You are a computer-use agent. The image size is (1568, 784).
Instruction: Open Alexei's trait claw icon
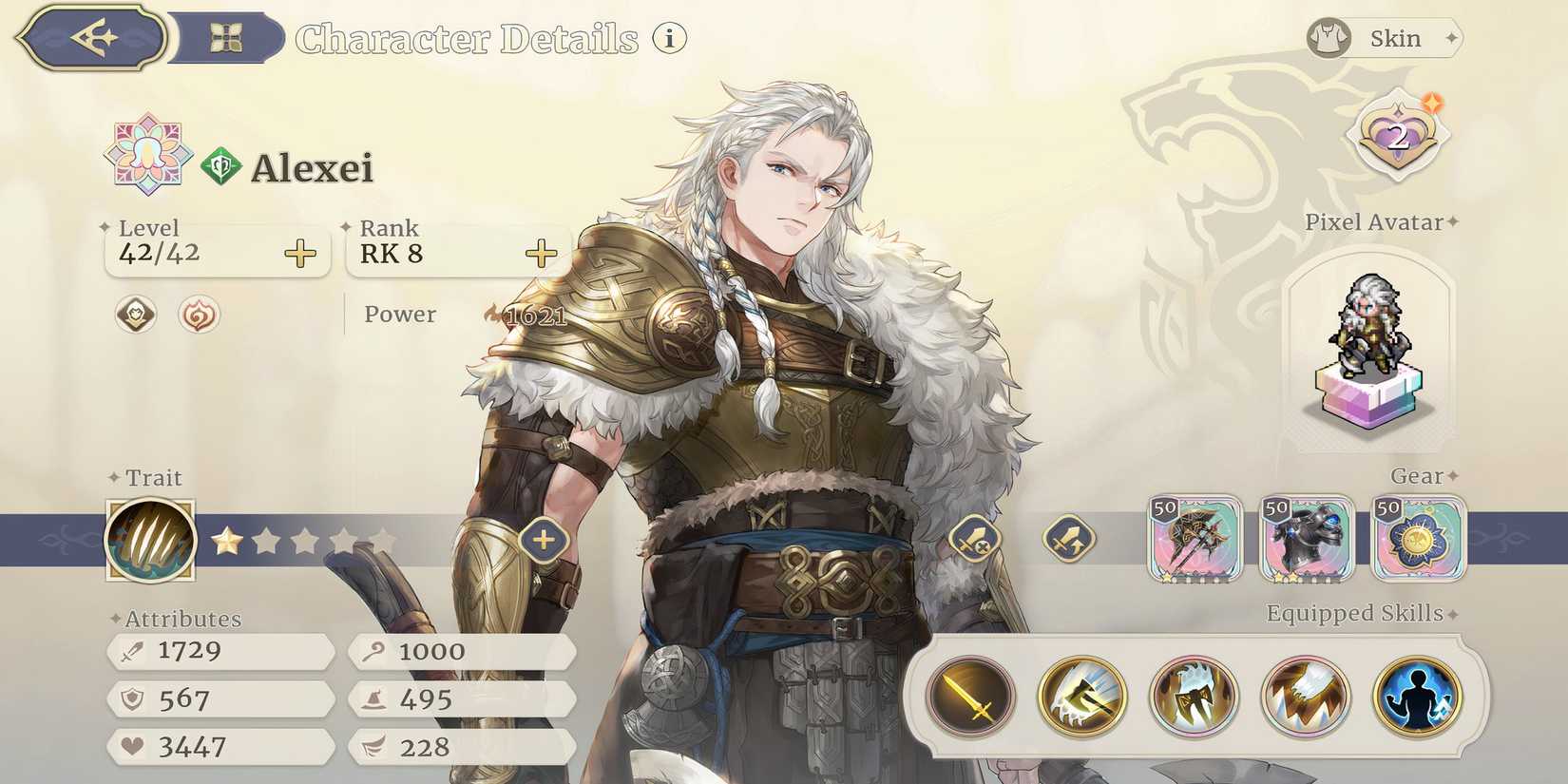(x=149, y=538)
